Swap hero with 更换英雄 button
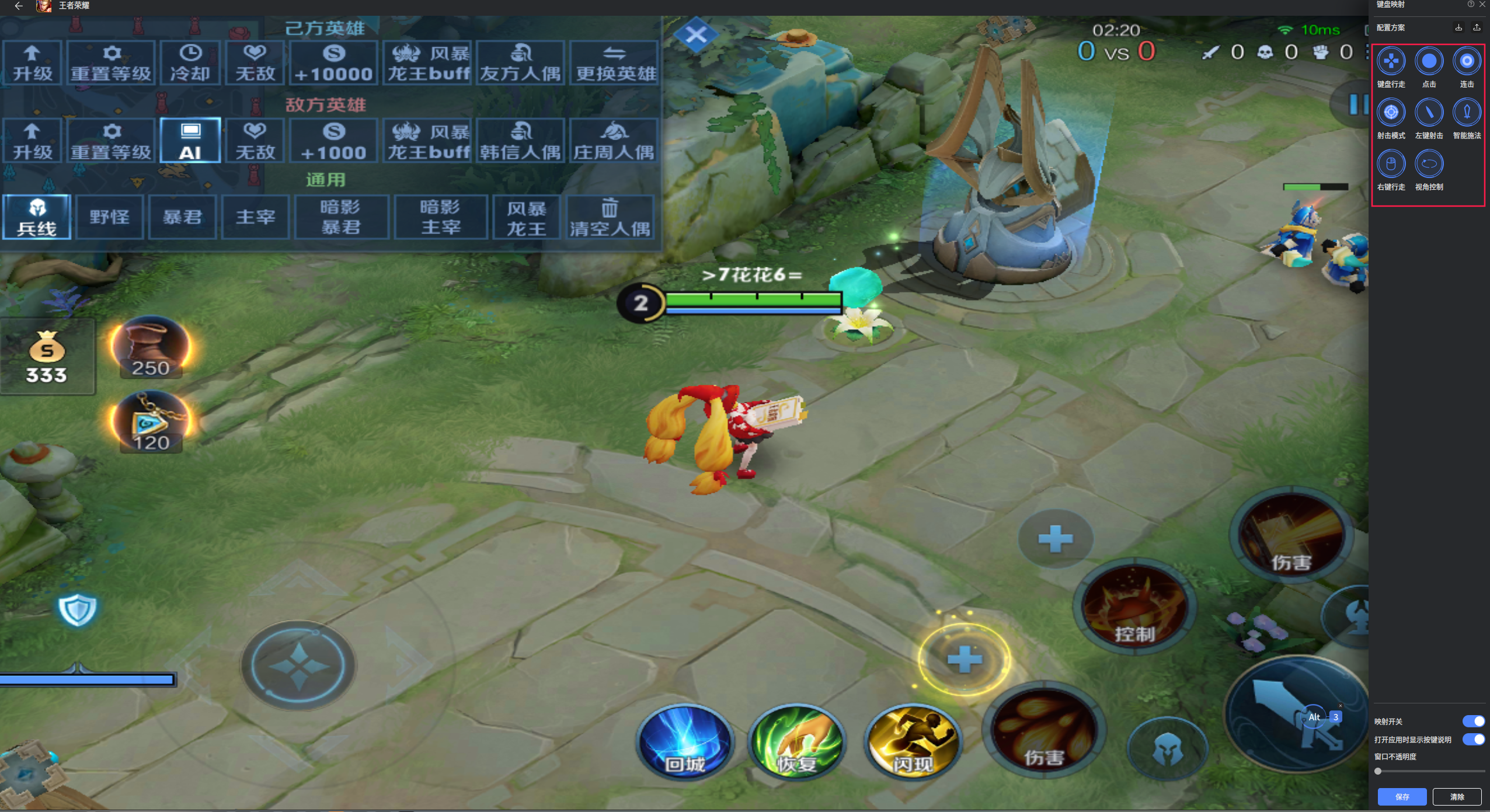 615,63
